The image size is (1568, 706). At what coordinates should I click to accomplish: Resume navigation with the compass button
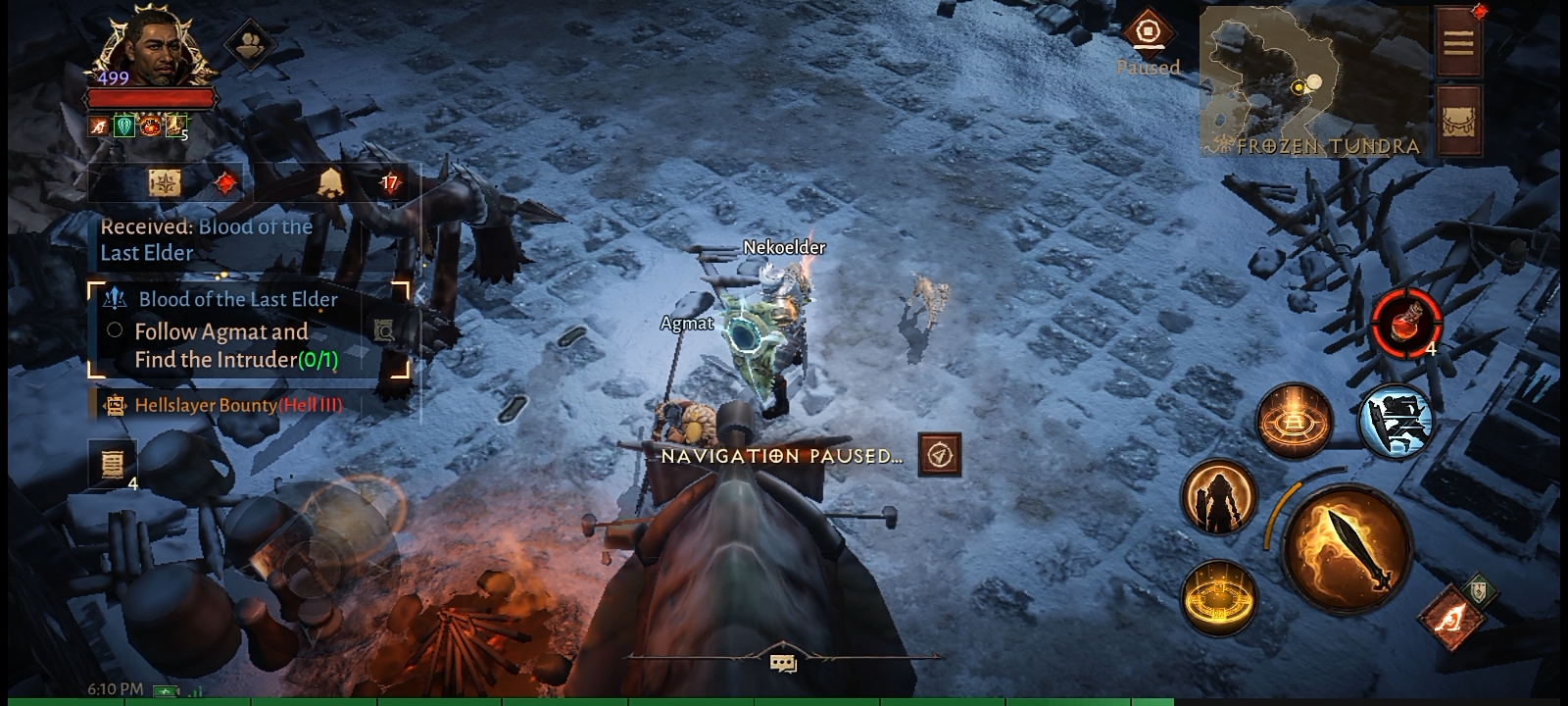(x=939, y=455)
